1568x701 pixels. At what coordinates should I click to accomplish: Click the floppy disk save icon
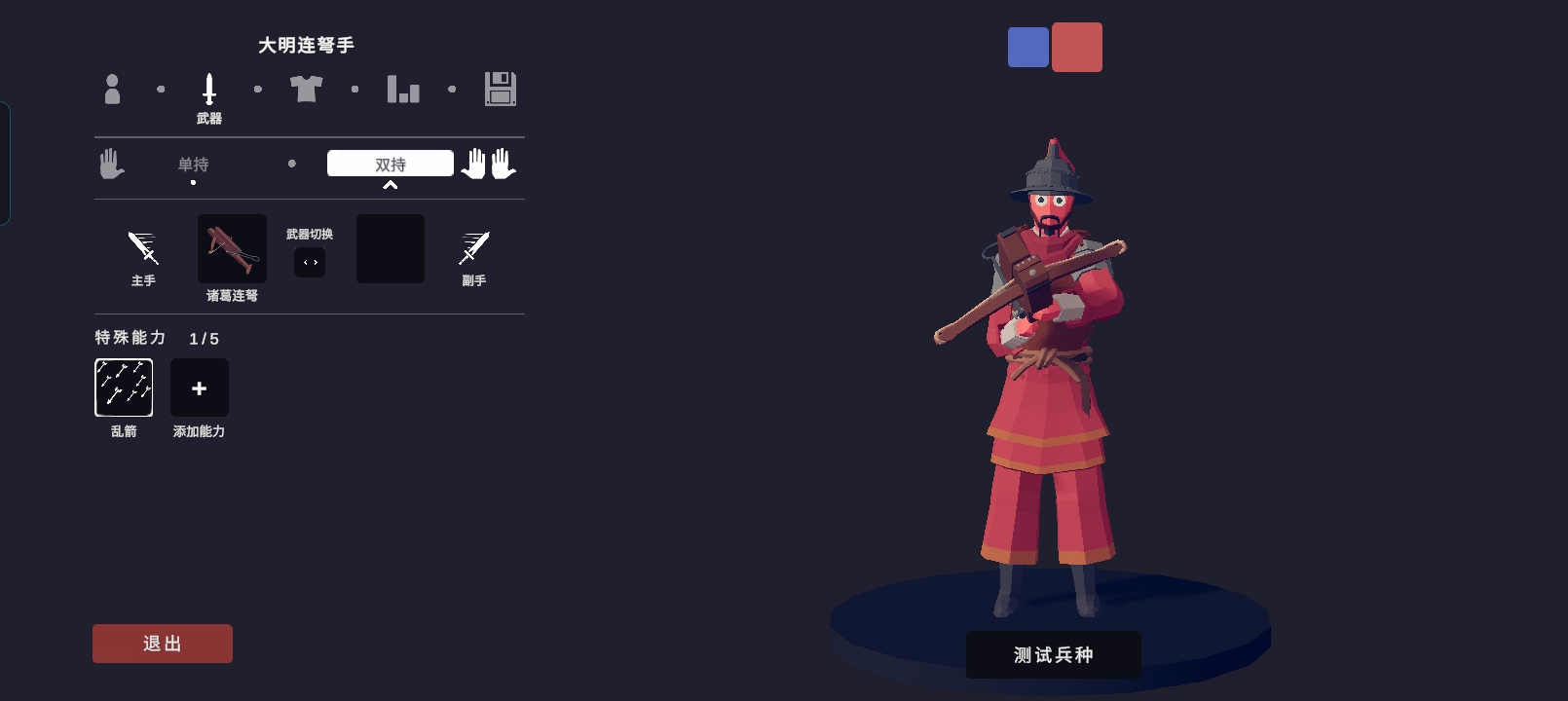click(501, 90)
